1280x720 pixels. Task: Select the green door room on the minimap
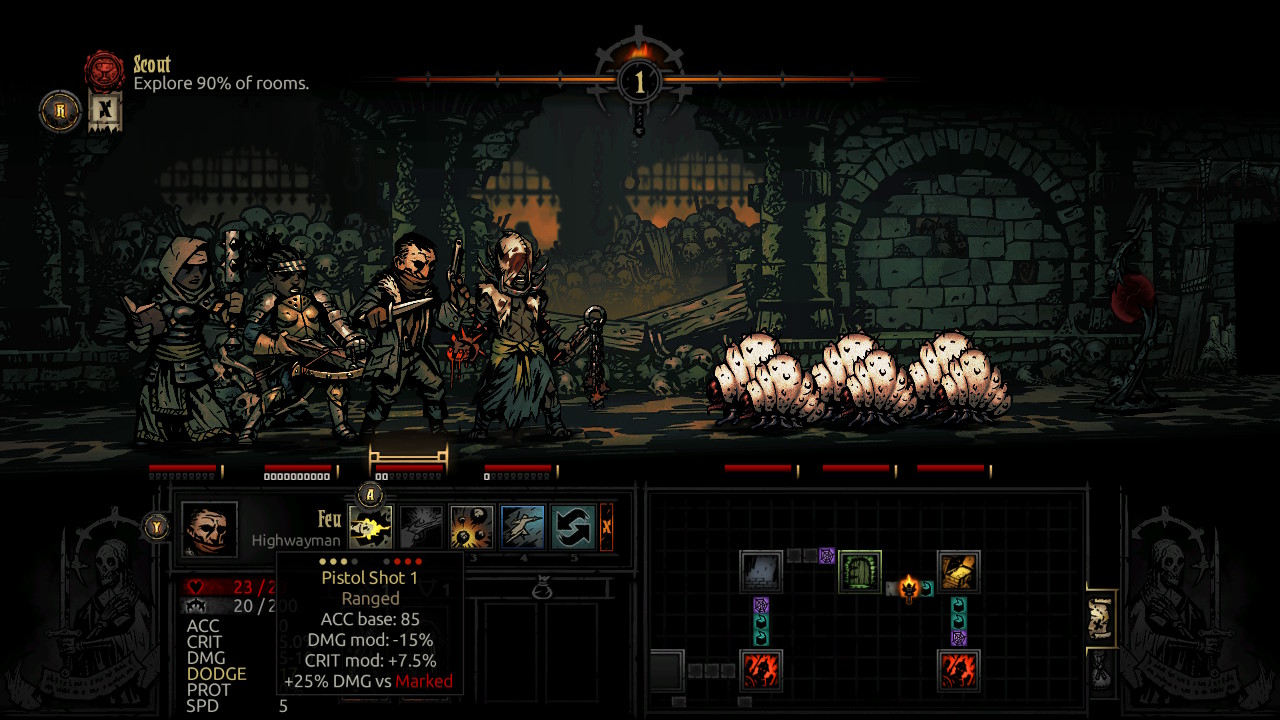coord(858,571)
